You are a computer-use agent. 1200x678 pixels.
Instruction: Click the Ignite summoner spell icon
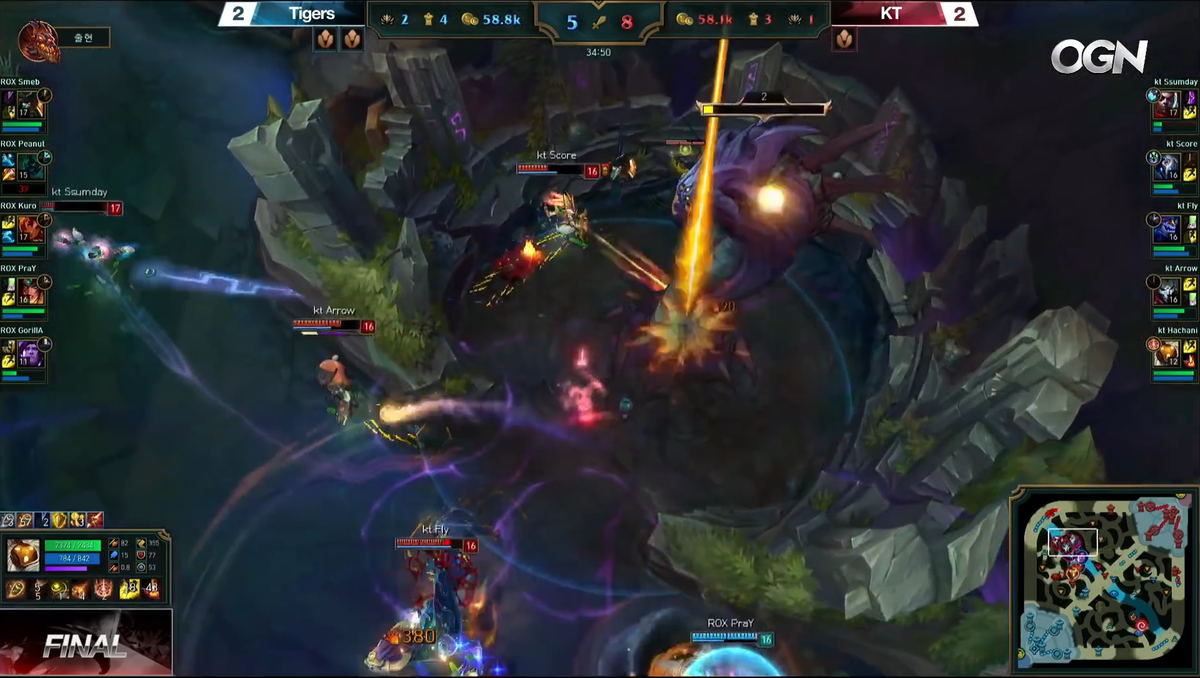click(151, 590)
